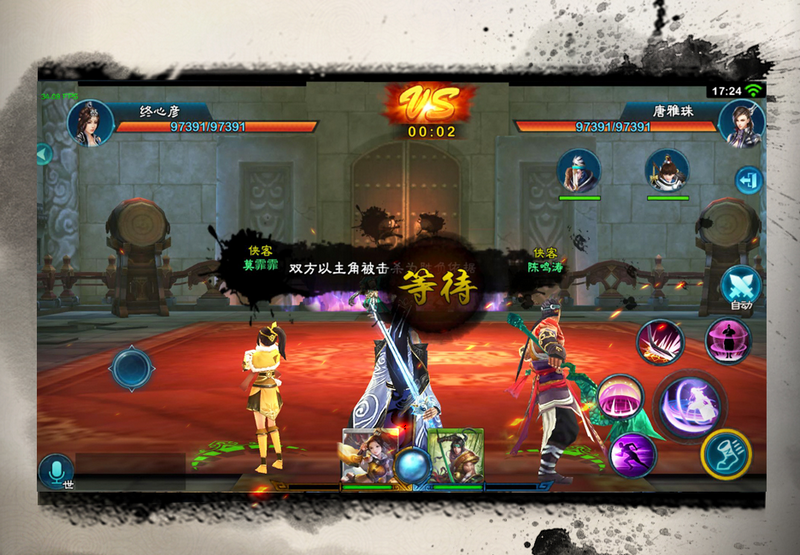Toggle the 自动 auto-battle button

(740, 286)
